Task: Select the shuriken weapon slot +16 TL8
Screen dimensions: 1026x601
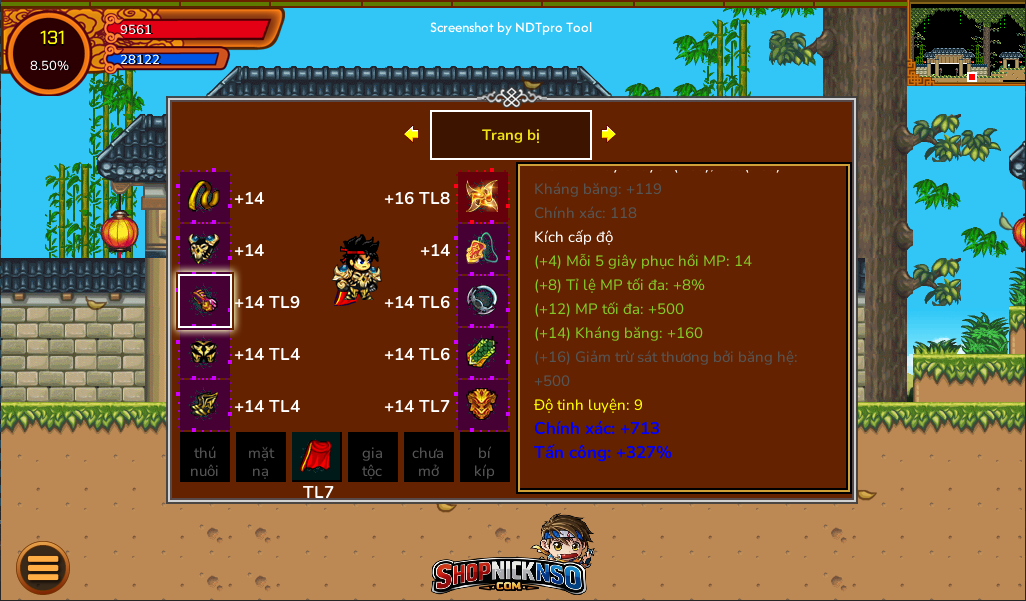Action: point(483,197)
